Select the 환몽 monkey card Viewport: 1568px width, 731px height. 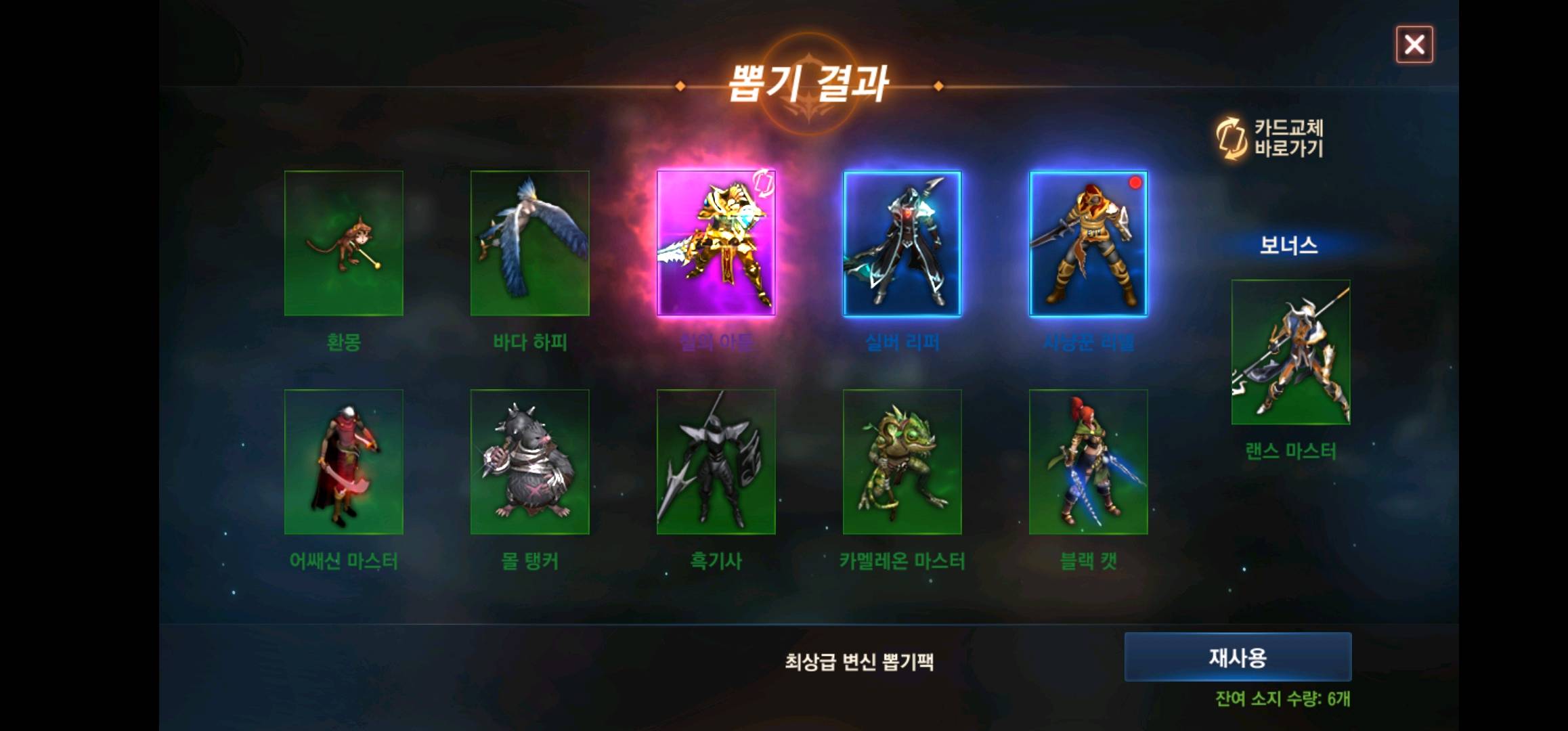344,244
